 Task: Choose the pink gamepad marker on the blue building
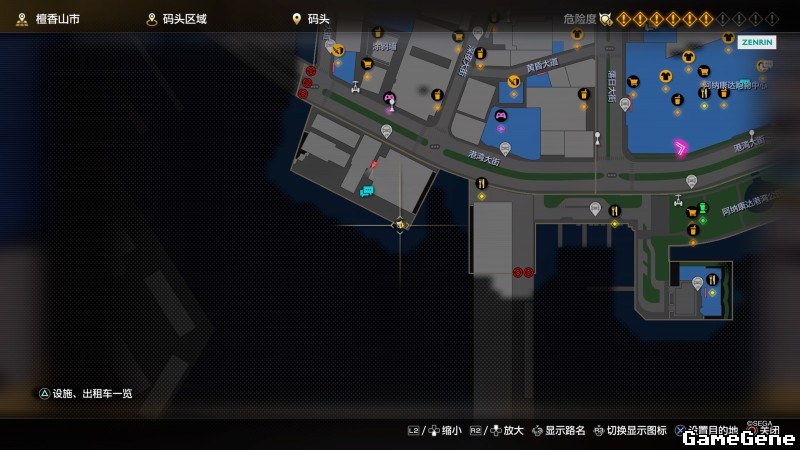tap(501, 116)
